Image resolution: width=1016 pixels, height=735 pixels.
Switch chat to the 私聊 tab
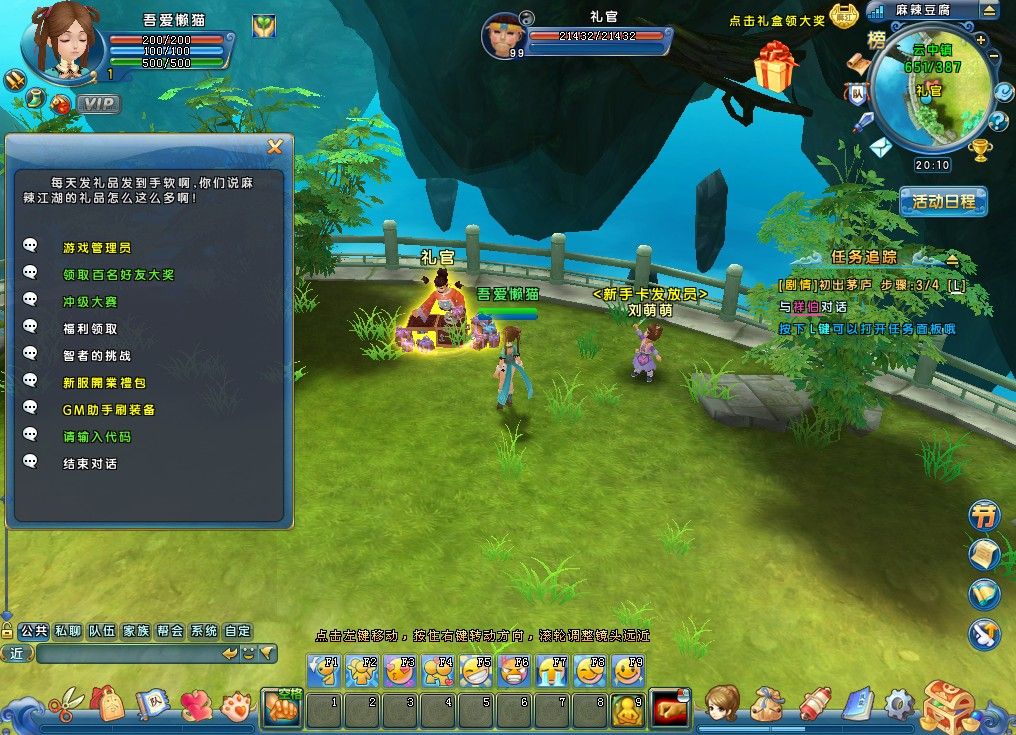tap(68, 631)
